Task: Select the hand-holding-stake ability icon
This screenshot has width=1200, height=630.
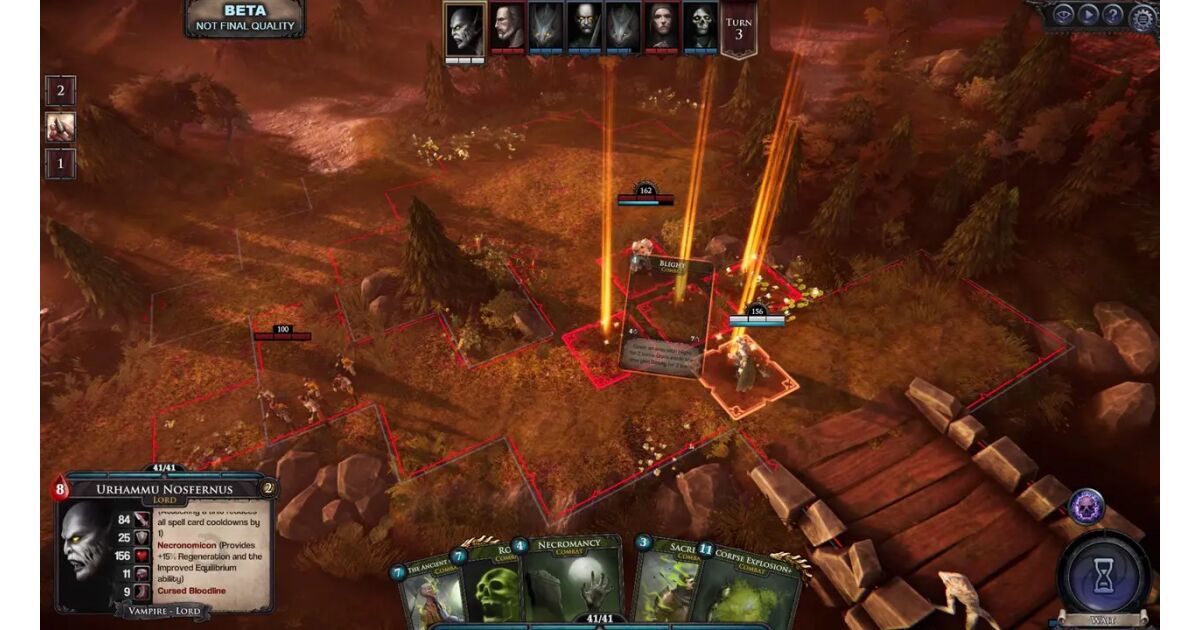Action: (x=60, y=127)
